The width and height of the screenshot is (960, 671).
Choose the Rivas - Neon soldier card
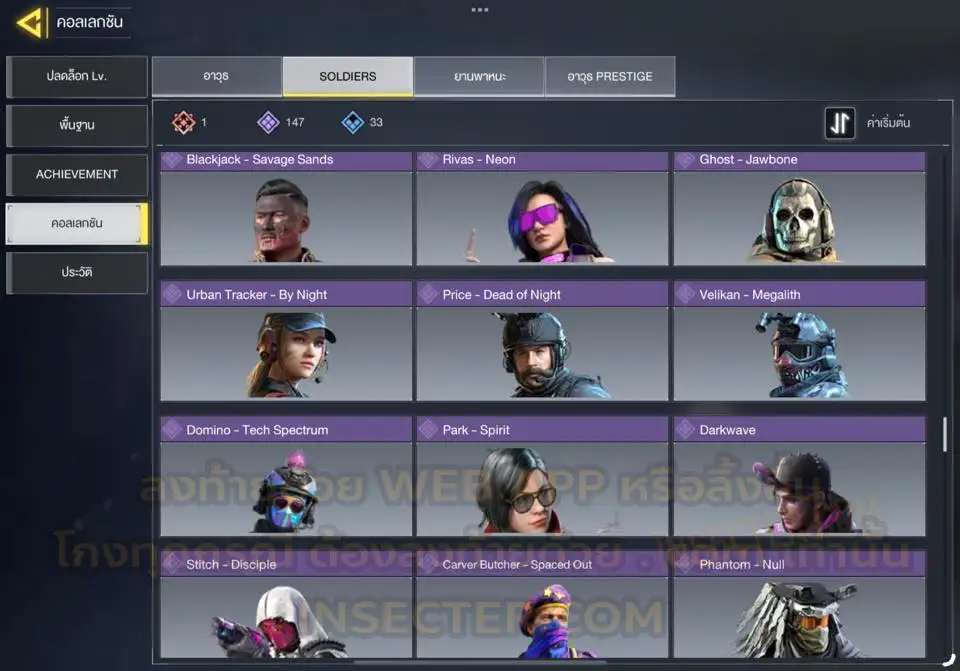(542, 208)
